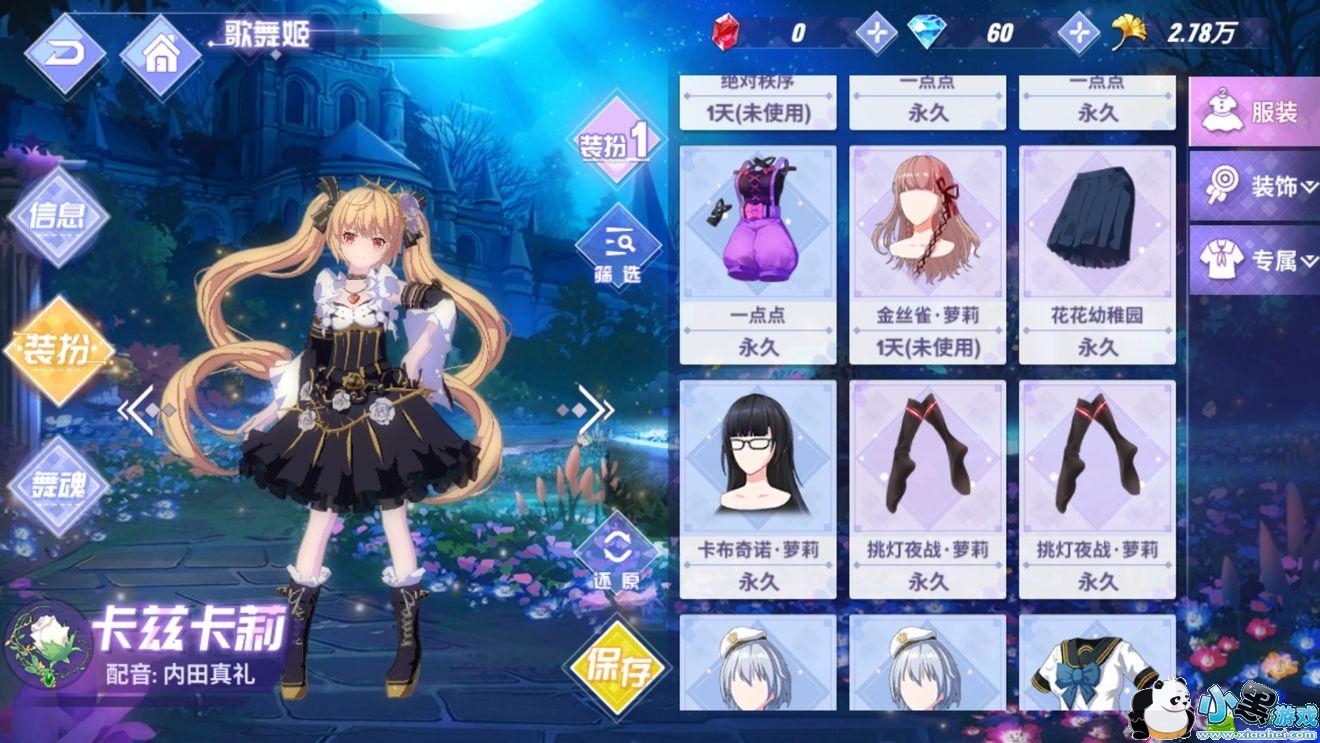The height and width of the screenshot is (743, 1320).
Task: Select the purple 一点点 outfit item
Action: coord(757,255)
